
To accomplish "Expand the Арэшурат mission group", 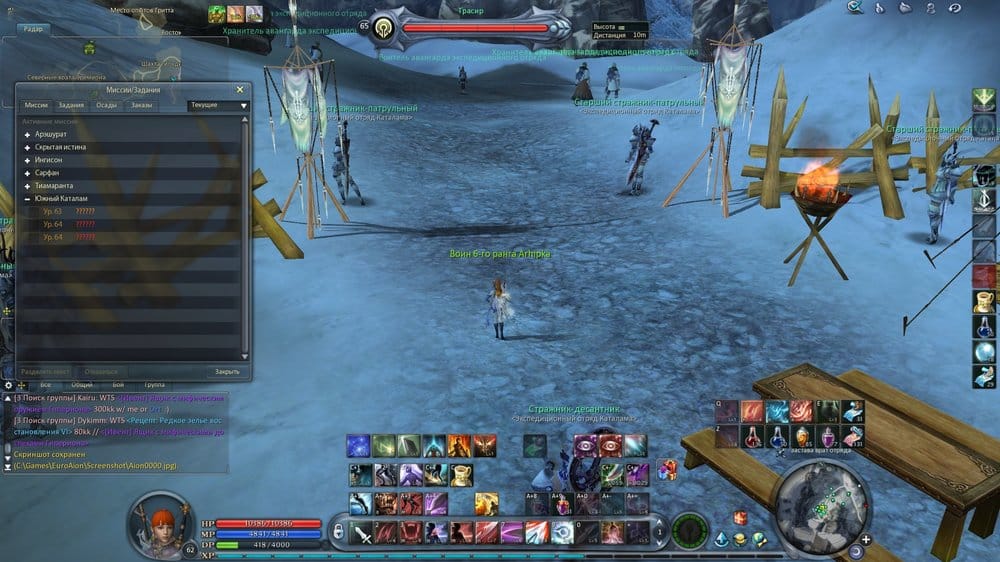I will [28, 133].
